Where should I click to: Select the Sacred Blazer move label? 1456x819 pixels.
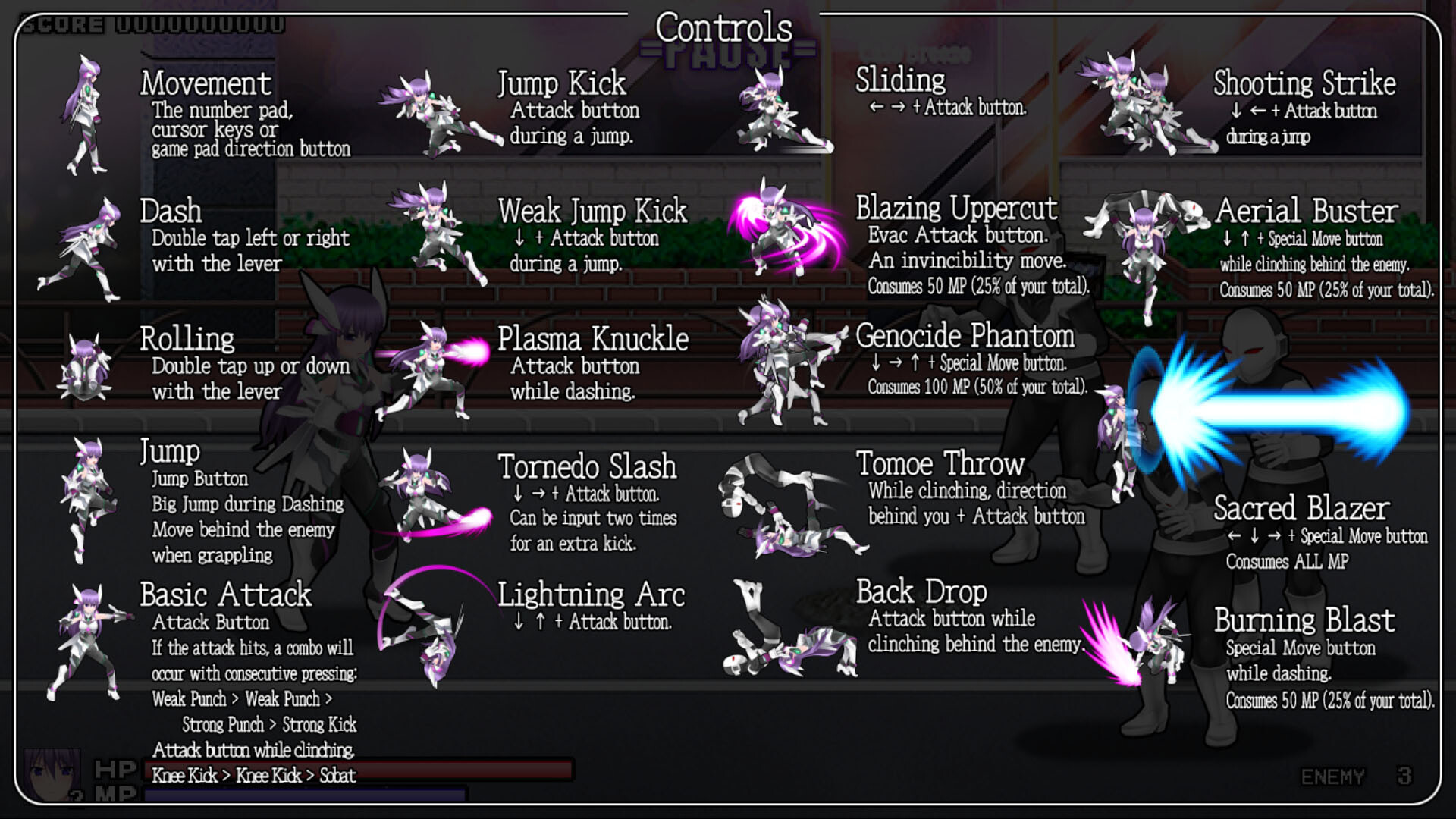(1301, 510)
